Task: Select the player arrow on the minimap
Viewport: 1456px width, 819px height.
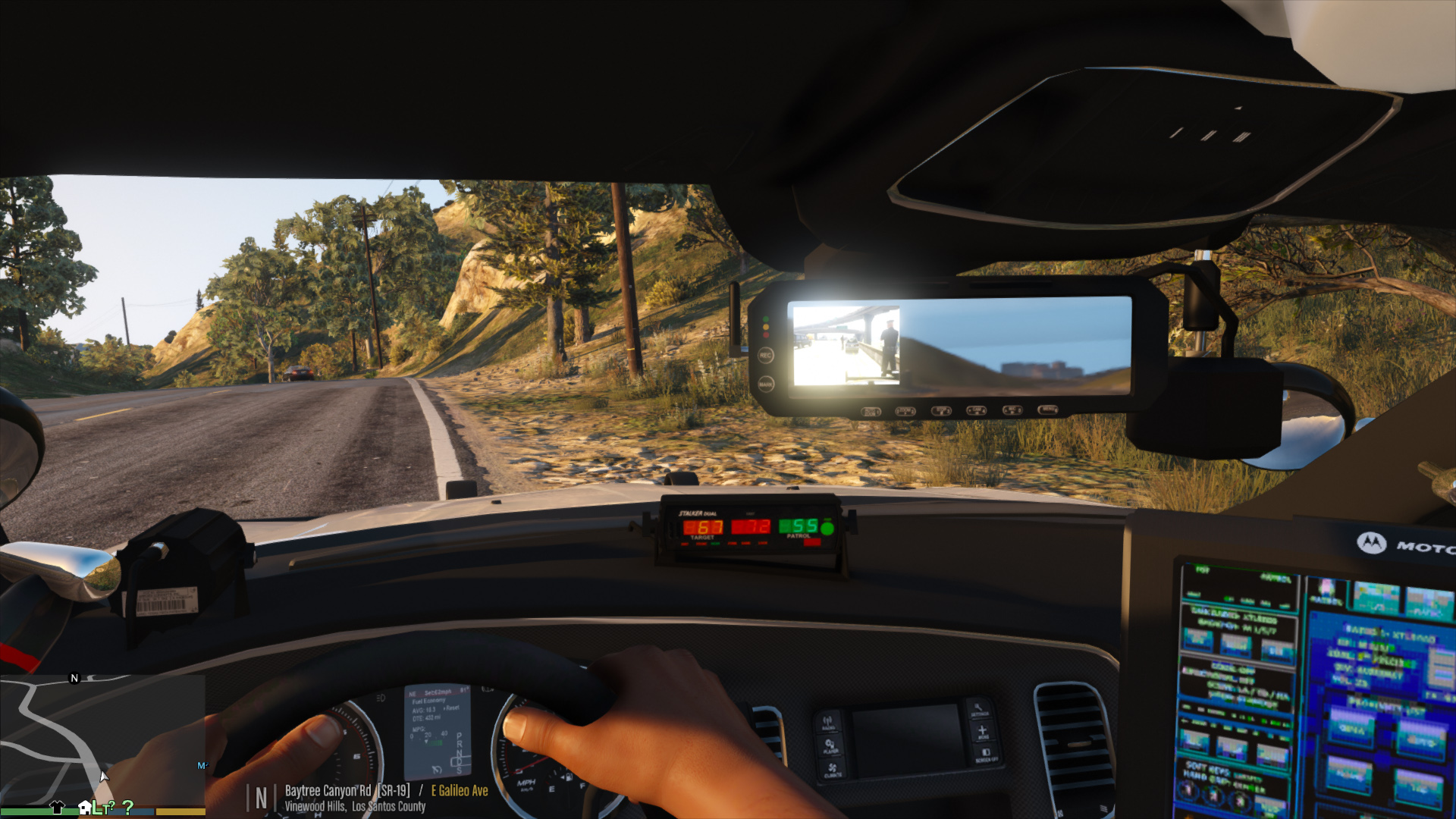Action: [104, 776]
